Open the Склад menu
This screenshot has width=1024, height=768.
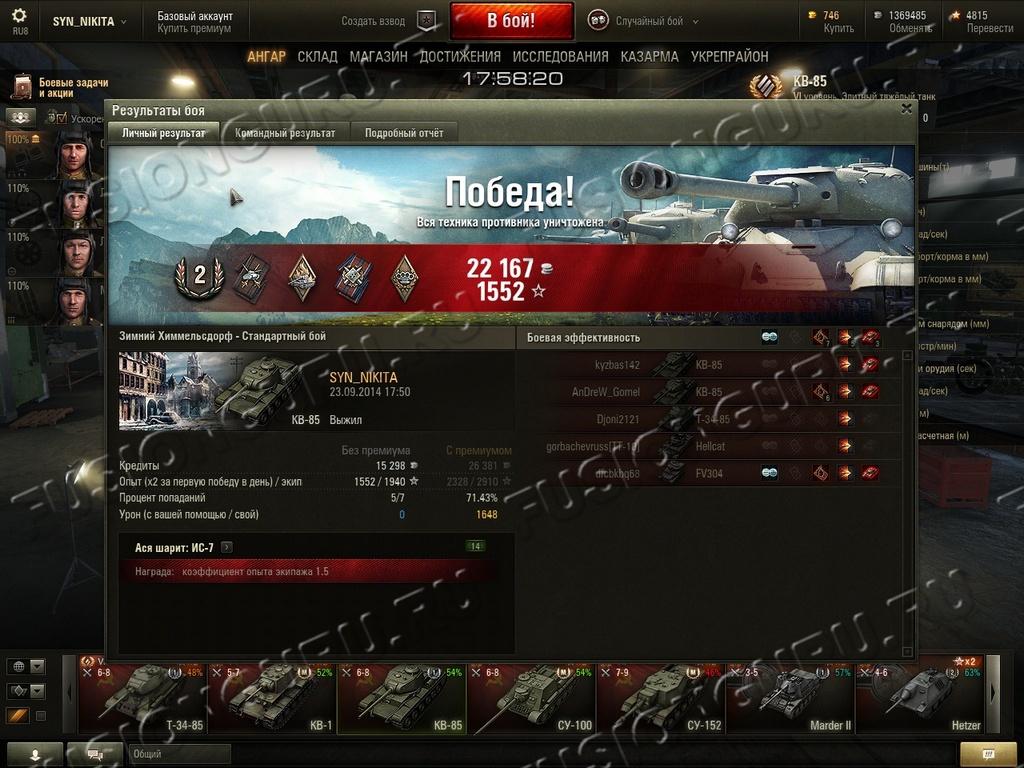317,57
